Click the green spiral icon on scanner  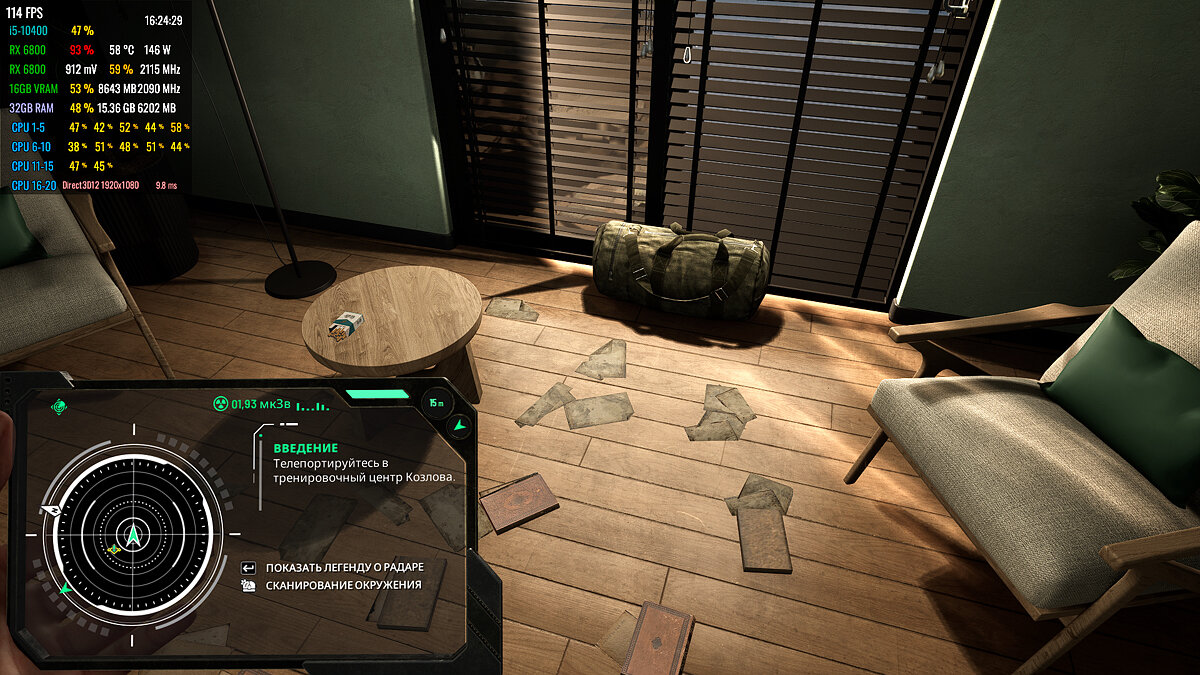click(x=59, y=407)
